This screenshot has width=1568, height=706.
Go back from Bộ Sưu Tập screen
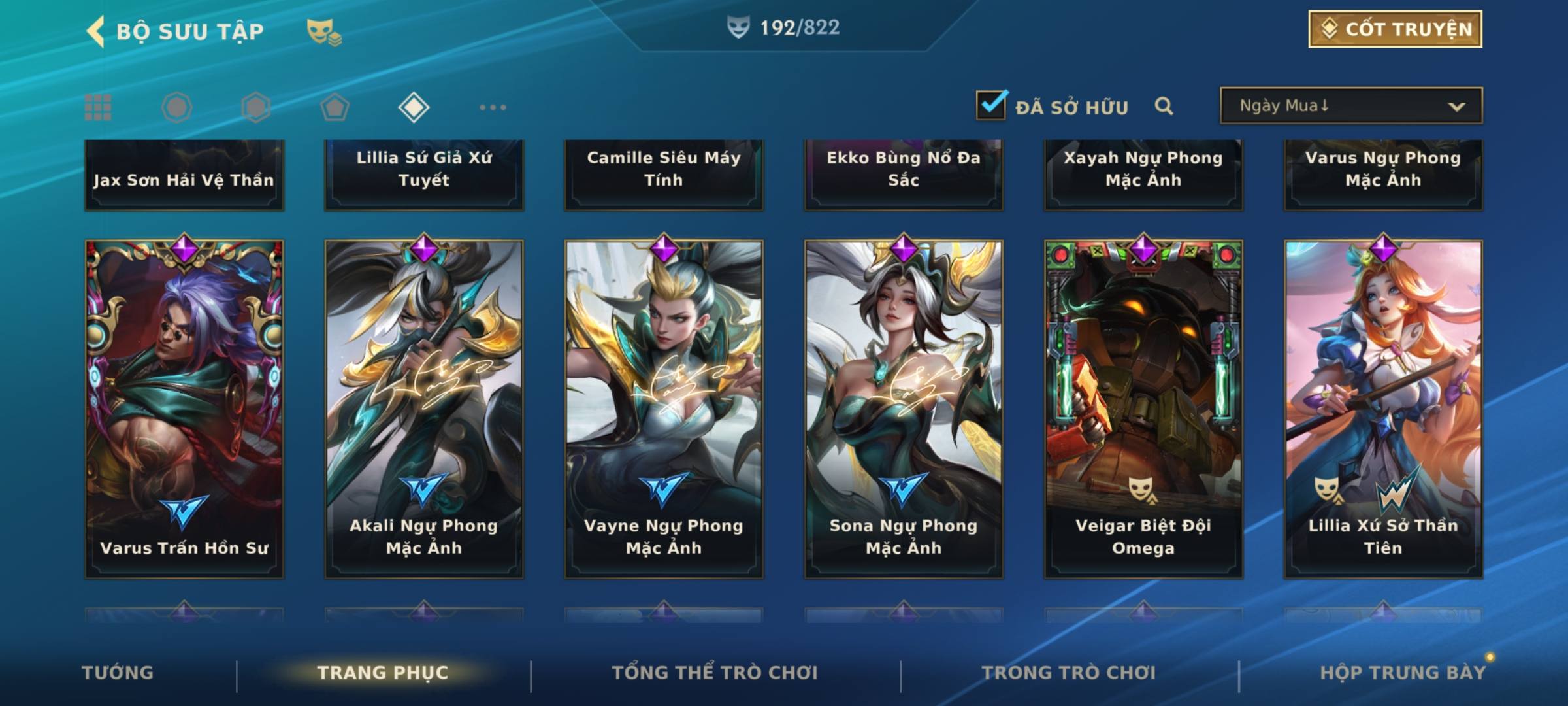point(96,31)
